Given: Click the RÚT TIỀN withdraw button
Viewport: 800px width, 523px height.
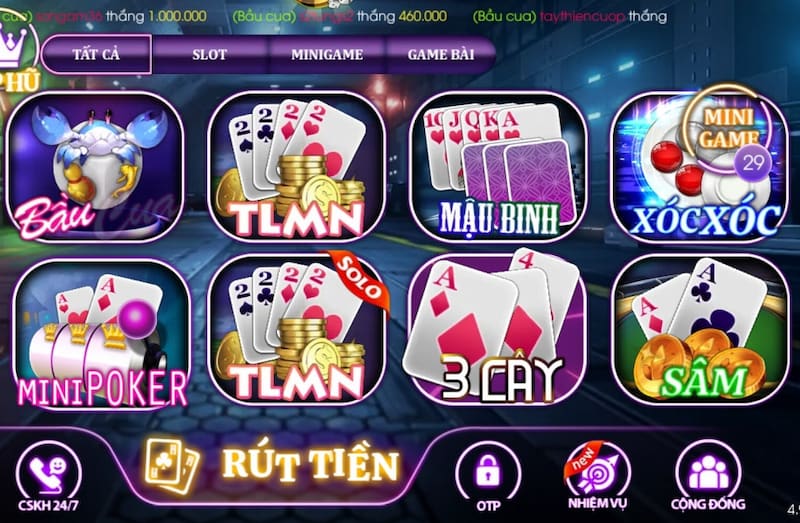Looking at the screenshot, I should coord(275,464).
